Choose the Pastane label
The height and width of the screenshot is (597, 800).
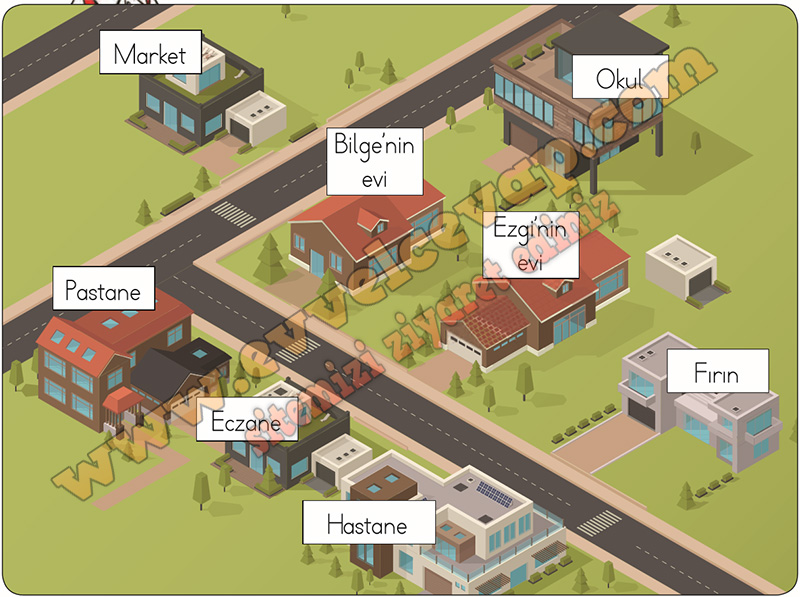104,290
